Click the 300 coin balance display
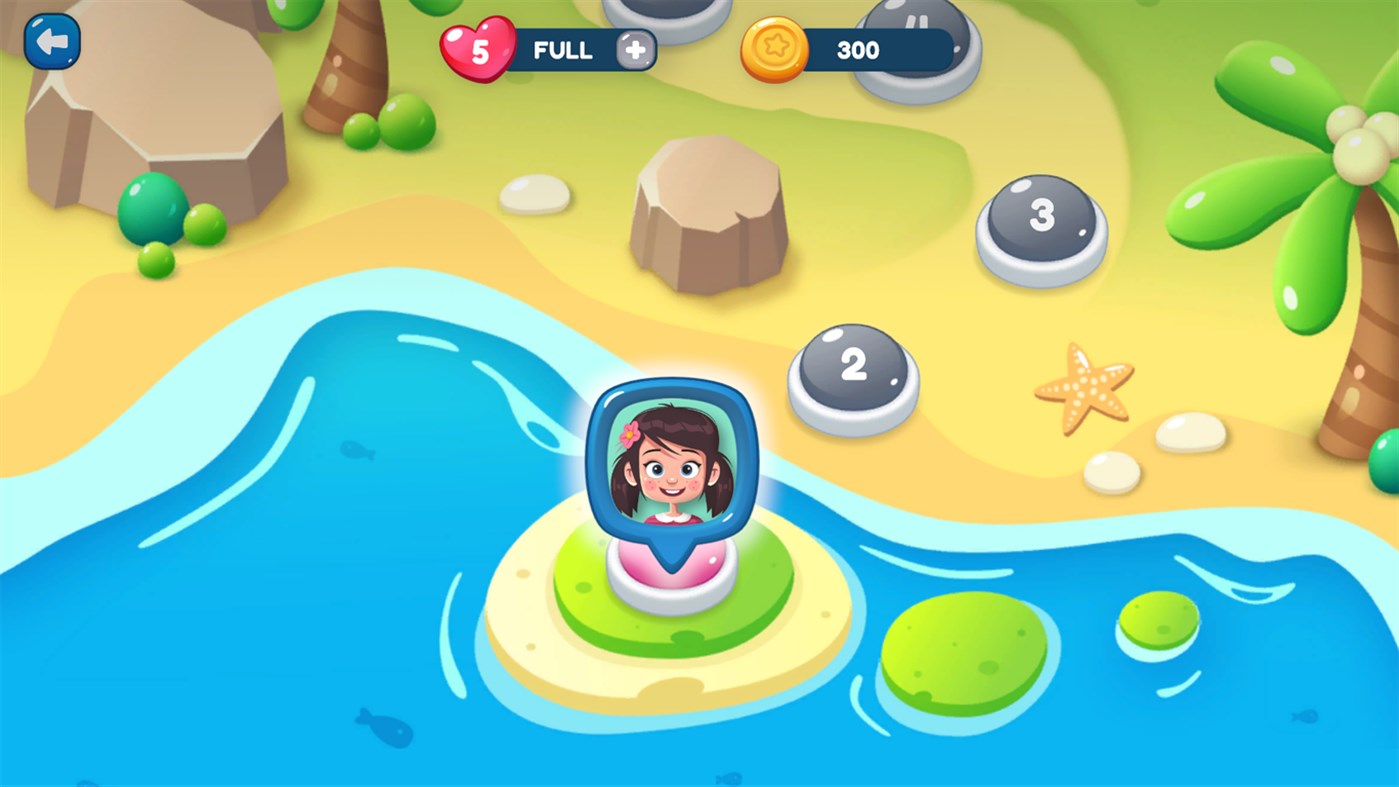Image resolution: width=1399 pixels, height=787 pixels. pyautogui.click(x=860, y=50)
